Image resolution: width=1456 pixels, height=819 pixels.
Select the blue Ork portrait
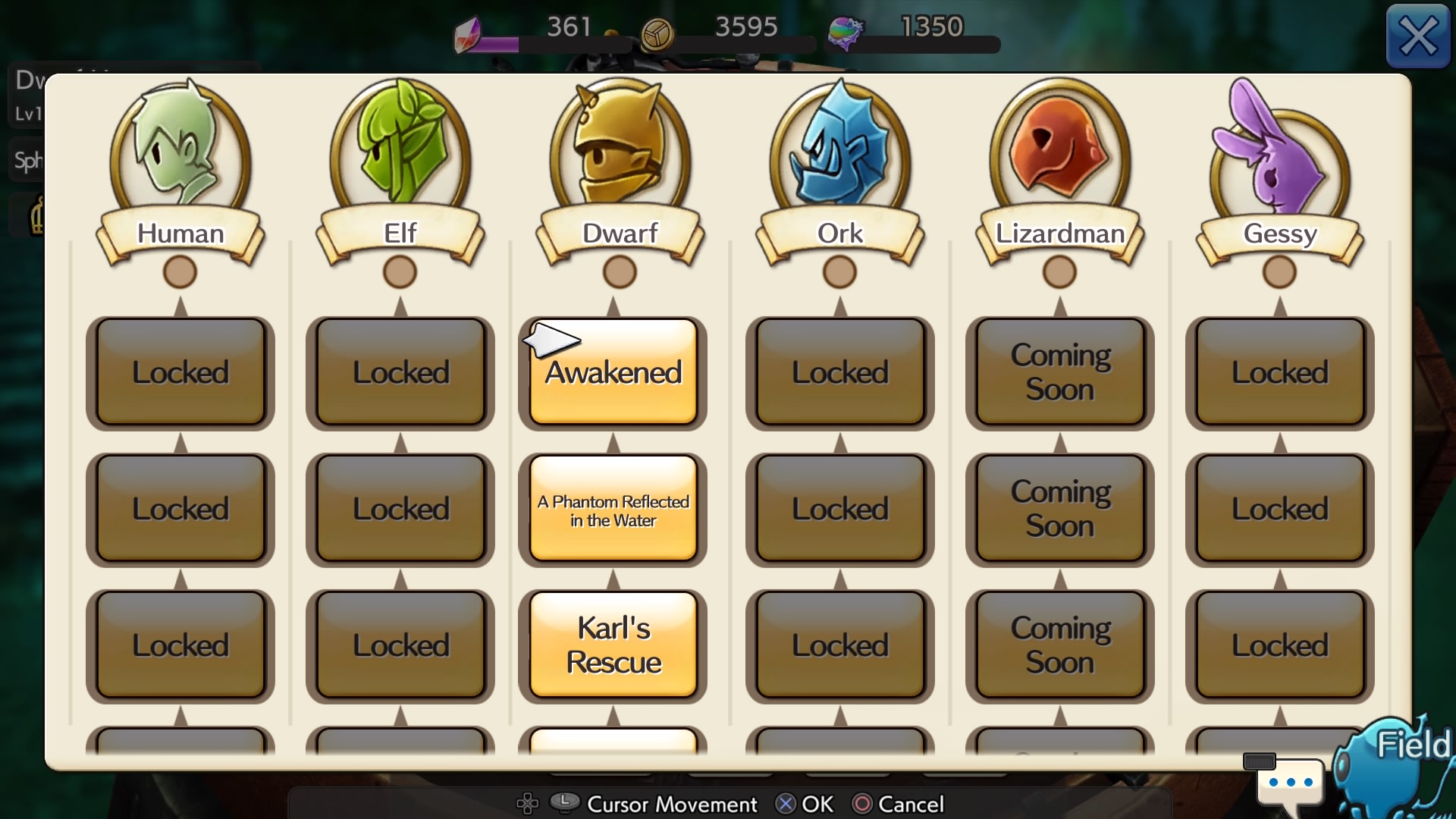[x=840, y=152]
